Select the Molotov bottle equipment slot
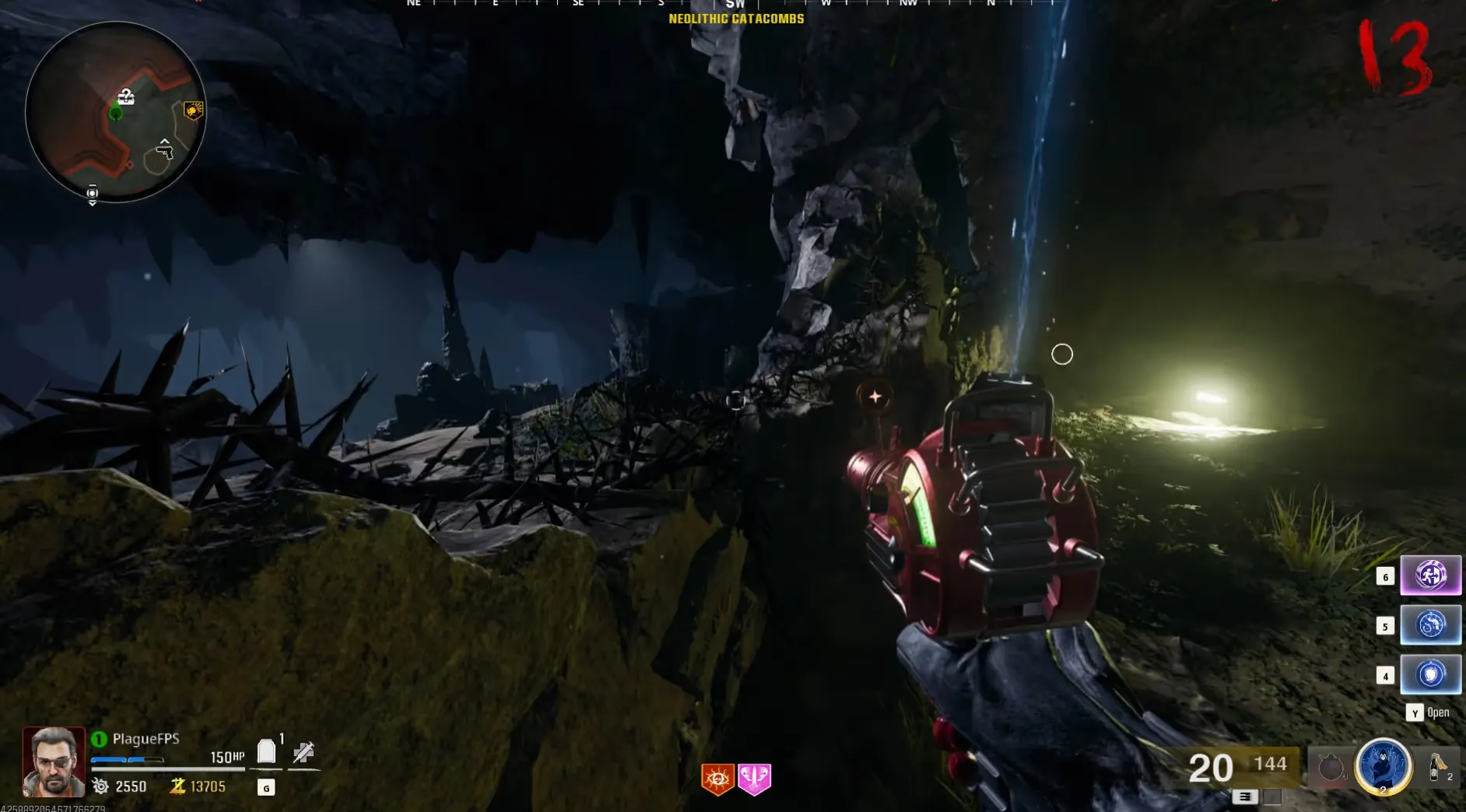The image size is (1466, 812). click(1436, 767)
